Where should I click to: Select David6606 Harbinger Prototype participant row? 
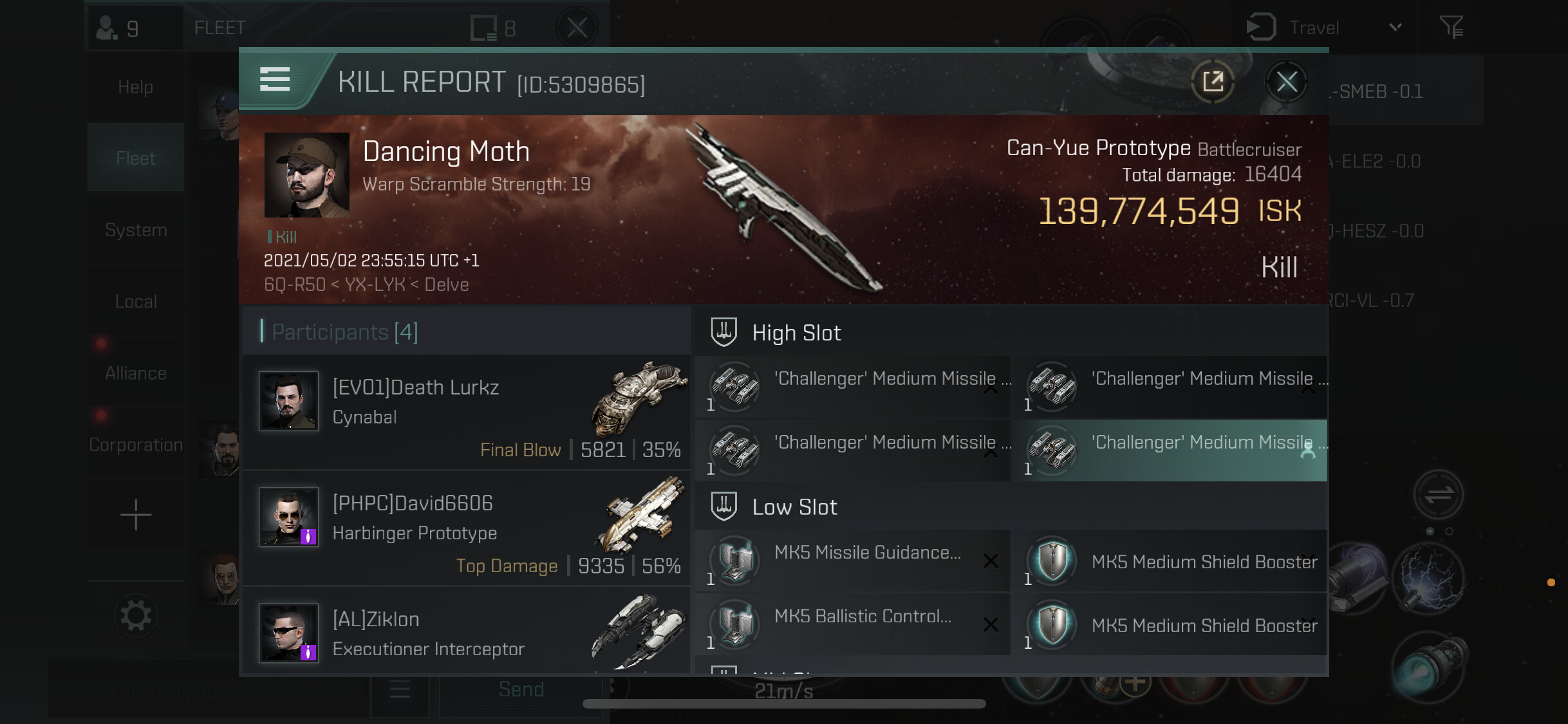coord(466,528)
